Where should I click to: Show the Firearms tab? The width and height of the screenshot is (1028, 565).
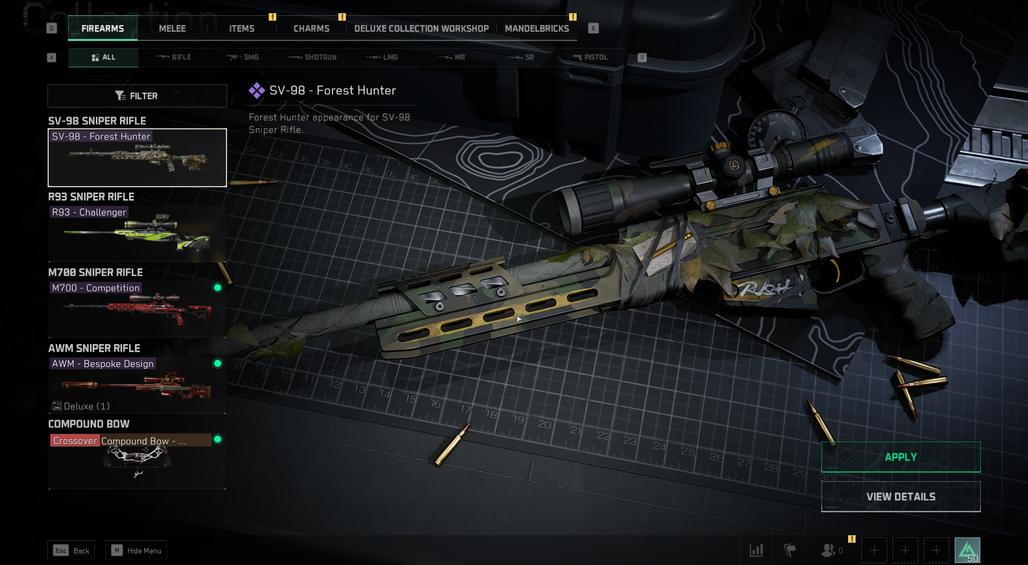(x=103, y=28)
